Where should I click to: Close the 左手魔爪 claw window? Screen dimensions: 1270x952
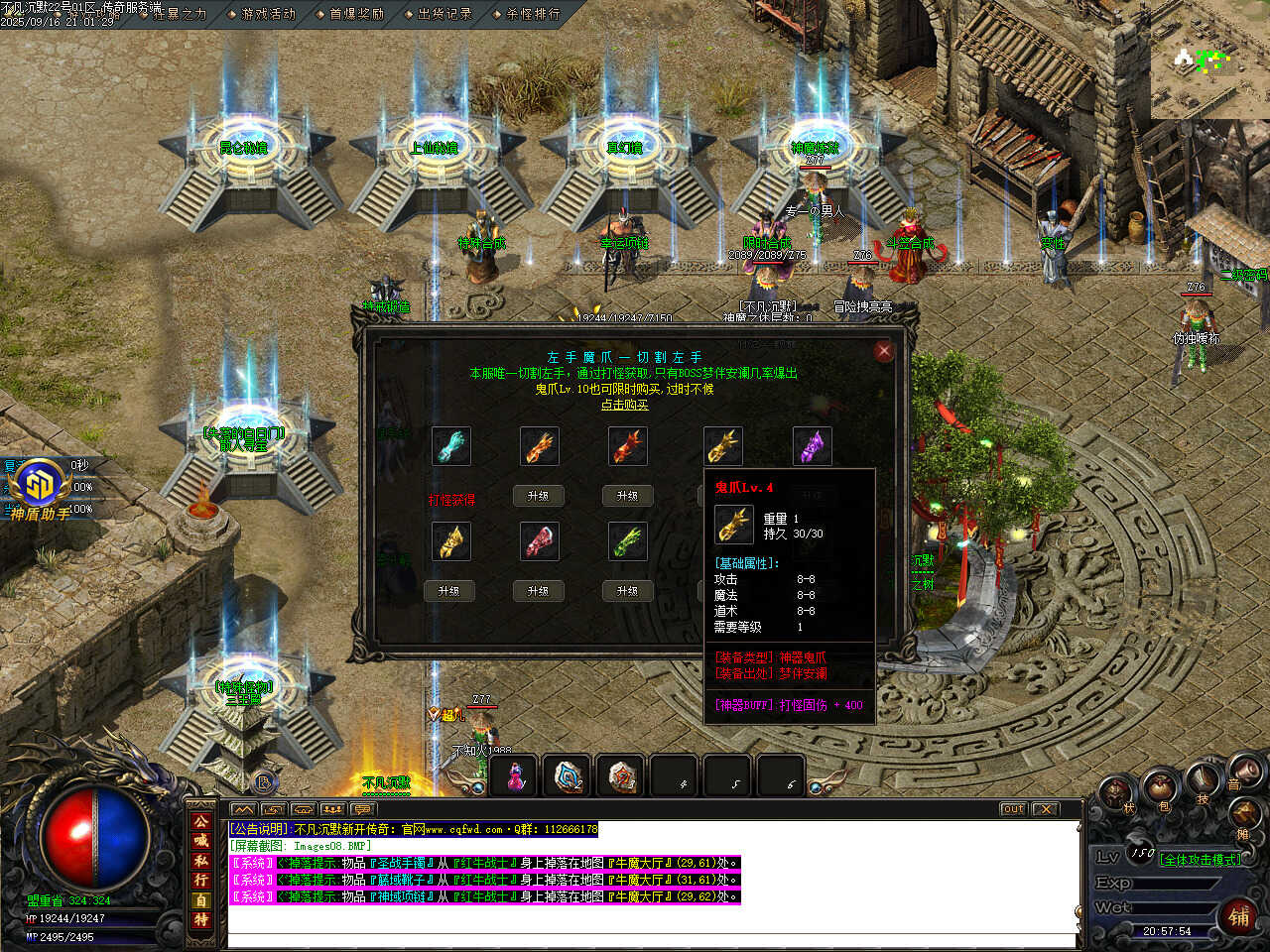883,350
